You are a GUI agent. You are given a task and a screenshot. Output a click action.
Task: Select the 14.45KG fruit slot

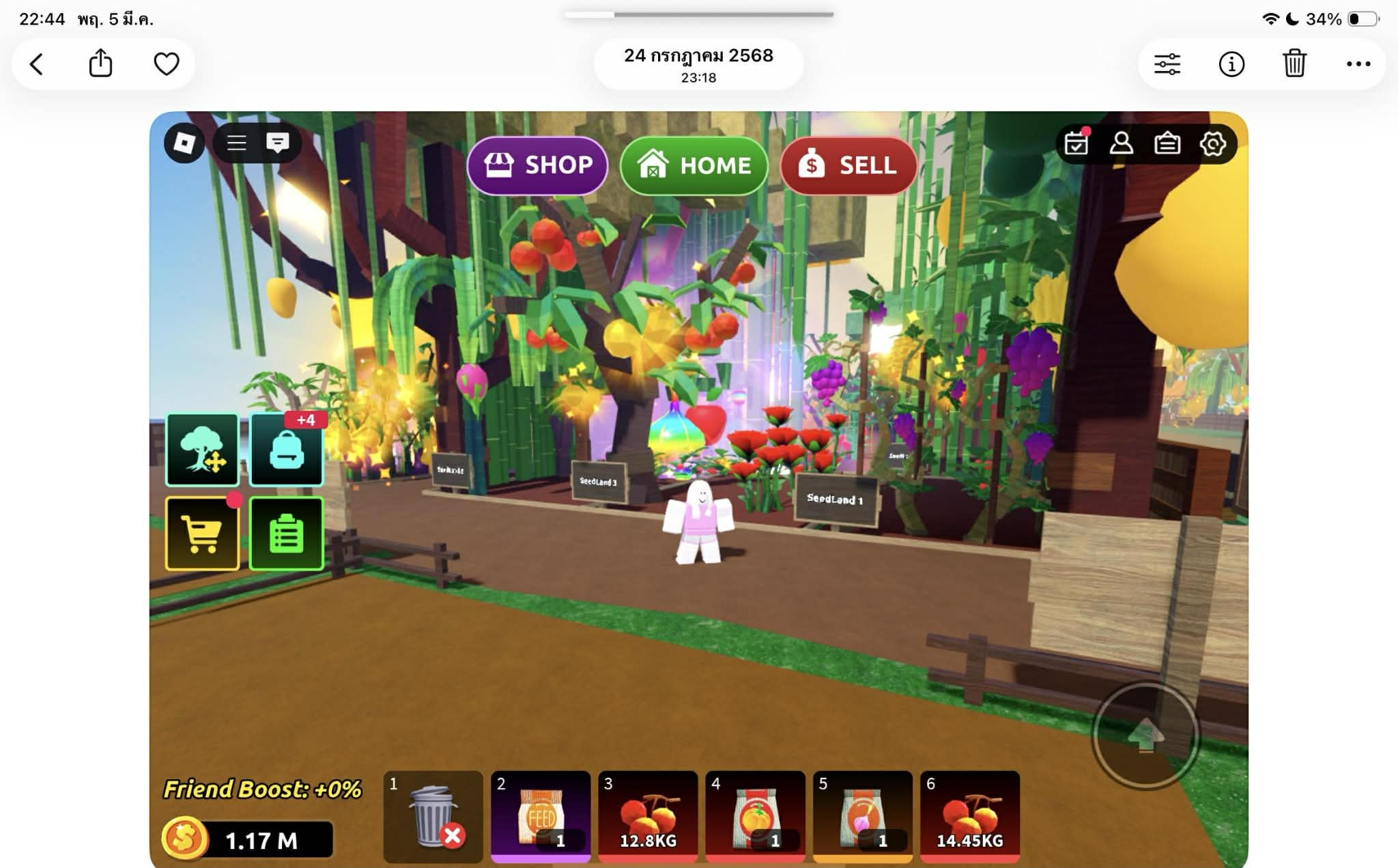point(970,816)
